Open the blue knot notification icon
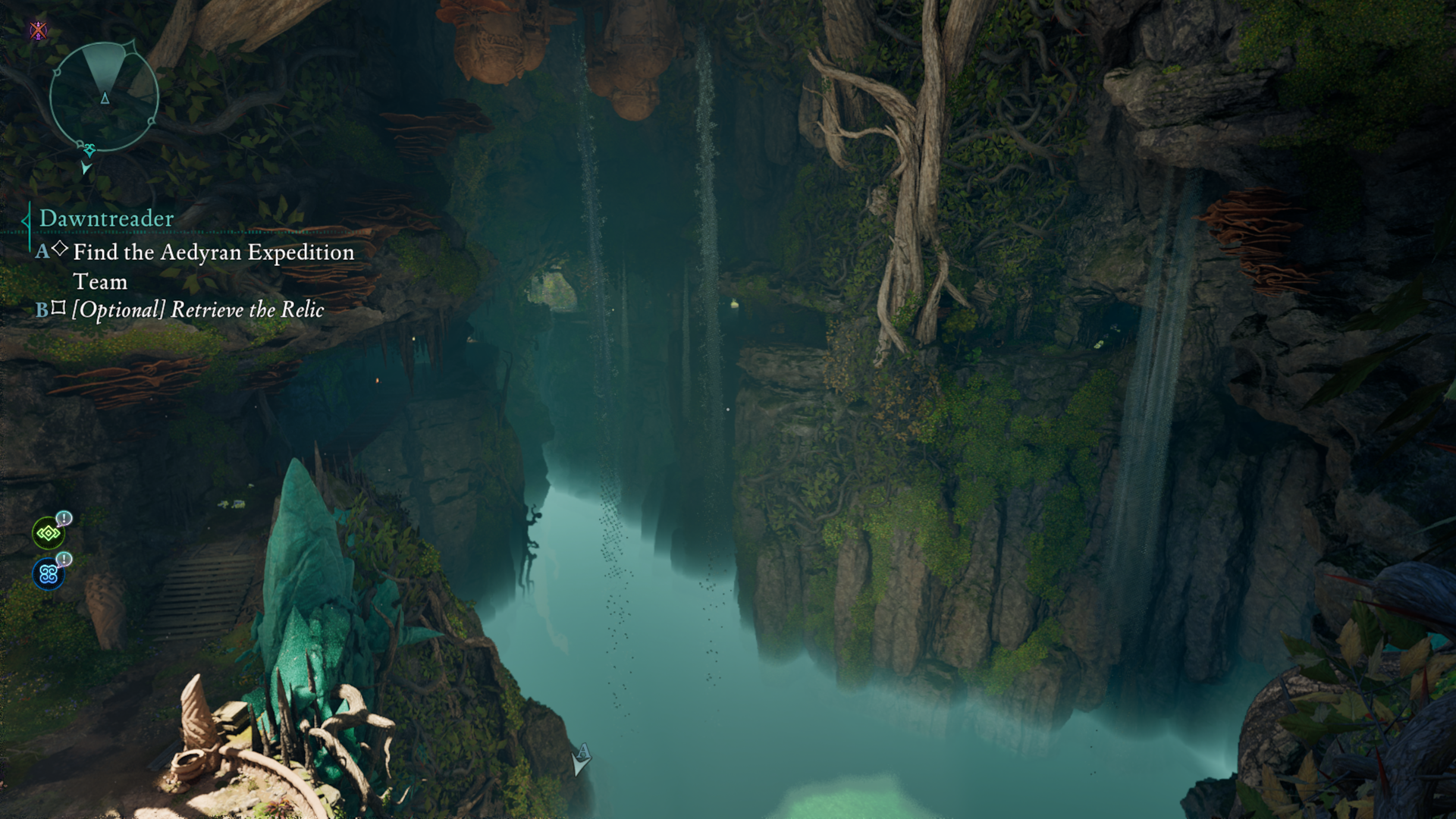The image size is (1456, 819). 49,574
